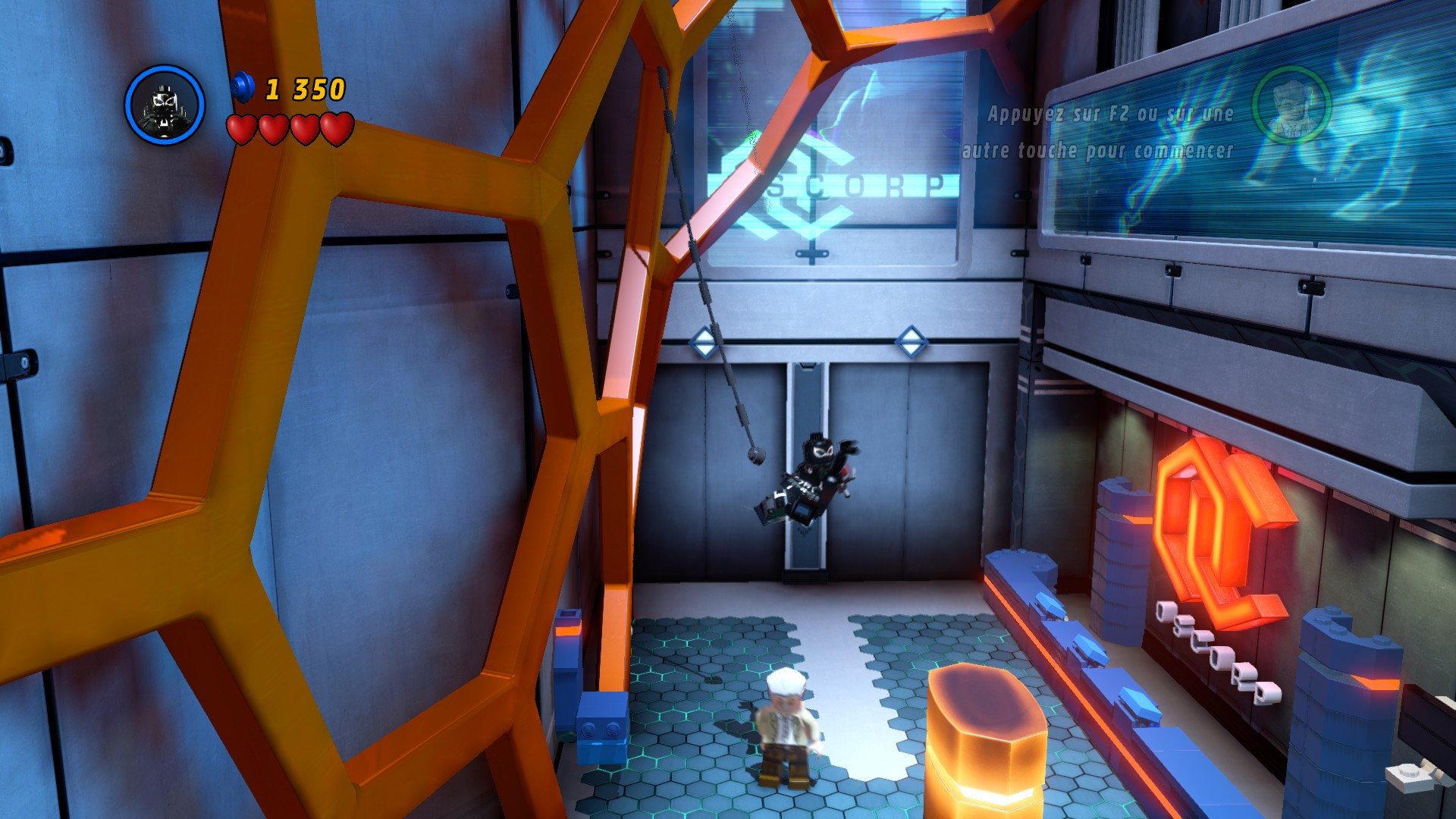Click the first red heart icon

pyautogui.click(x=242, y=127)
